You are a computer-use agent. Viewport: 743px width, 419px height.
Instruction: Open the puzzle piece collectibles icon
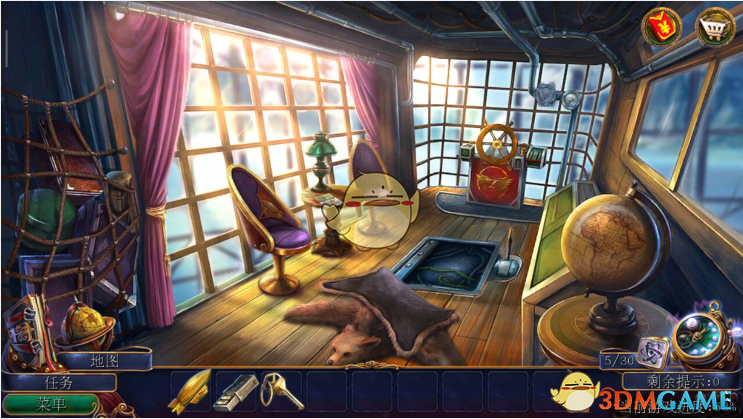(652, 350)
